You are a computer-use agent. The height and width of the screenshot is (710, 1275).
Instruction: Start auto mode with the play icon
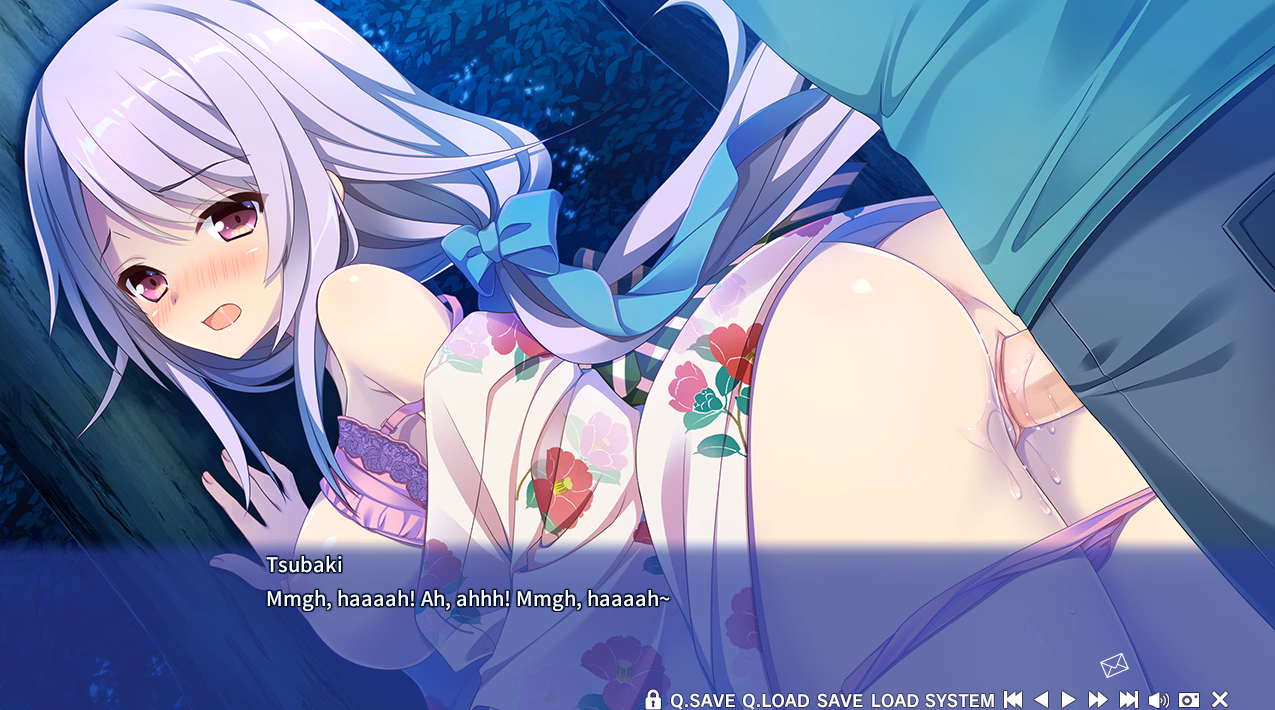[1068, 700]
